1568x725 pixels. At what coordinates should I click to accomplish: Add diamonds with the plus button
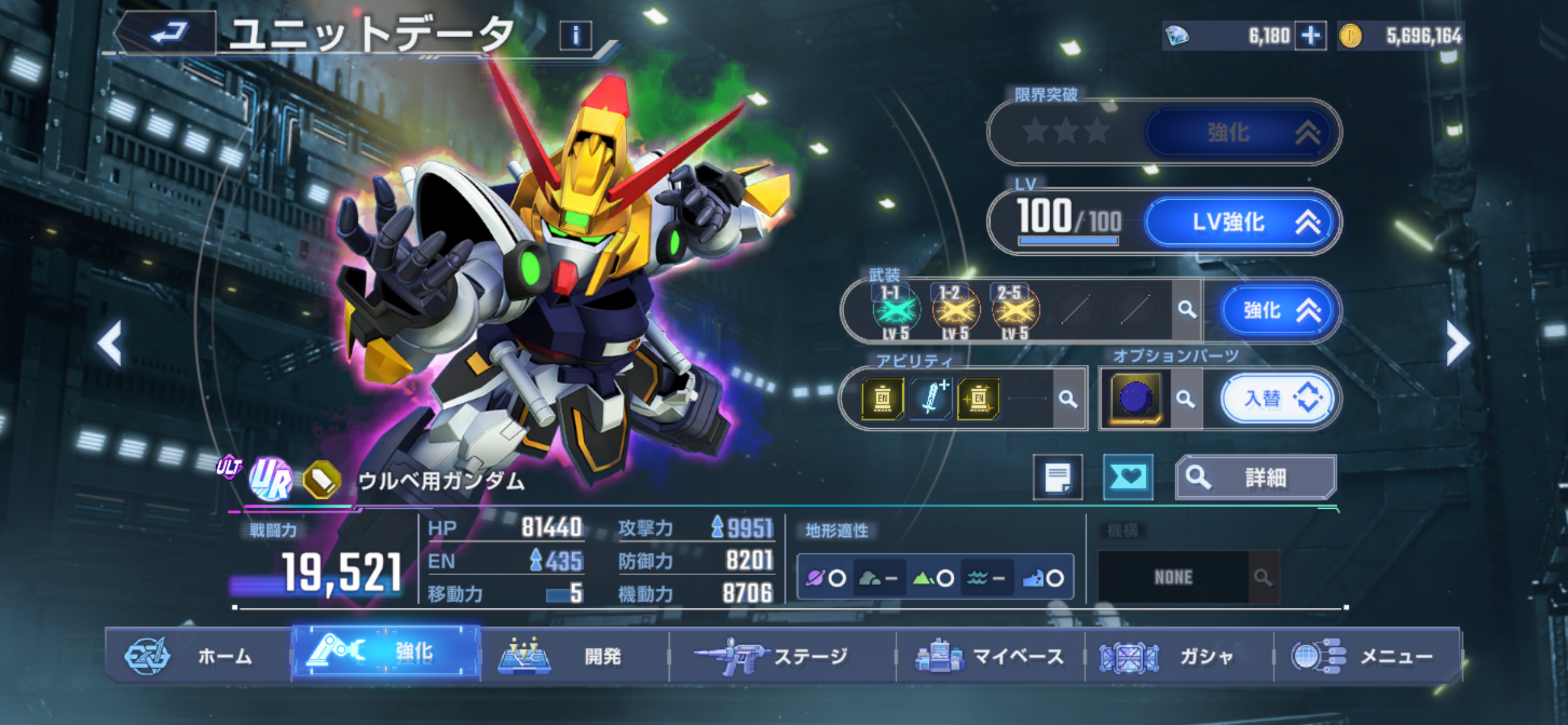1310,35
